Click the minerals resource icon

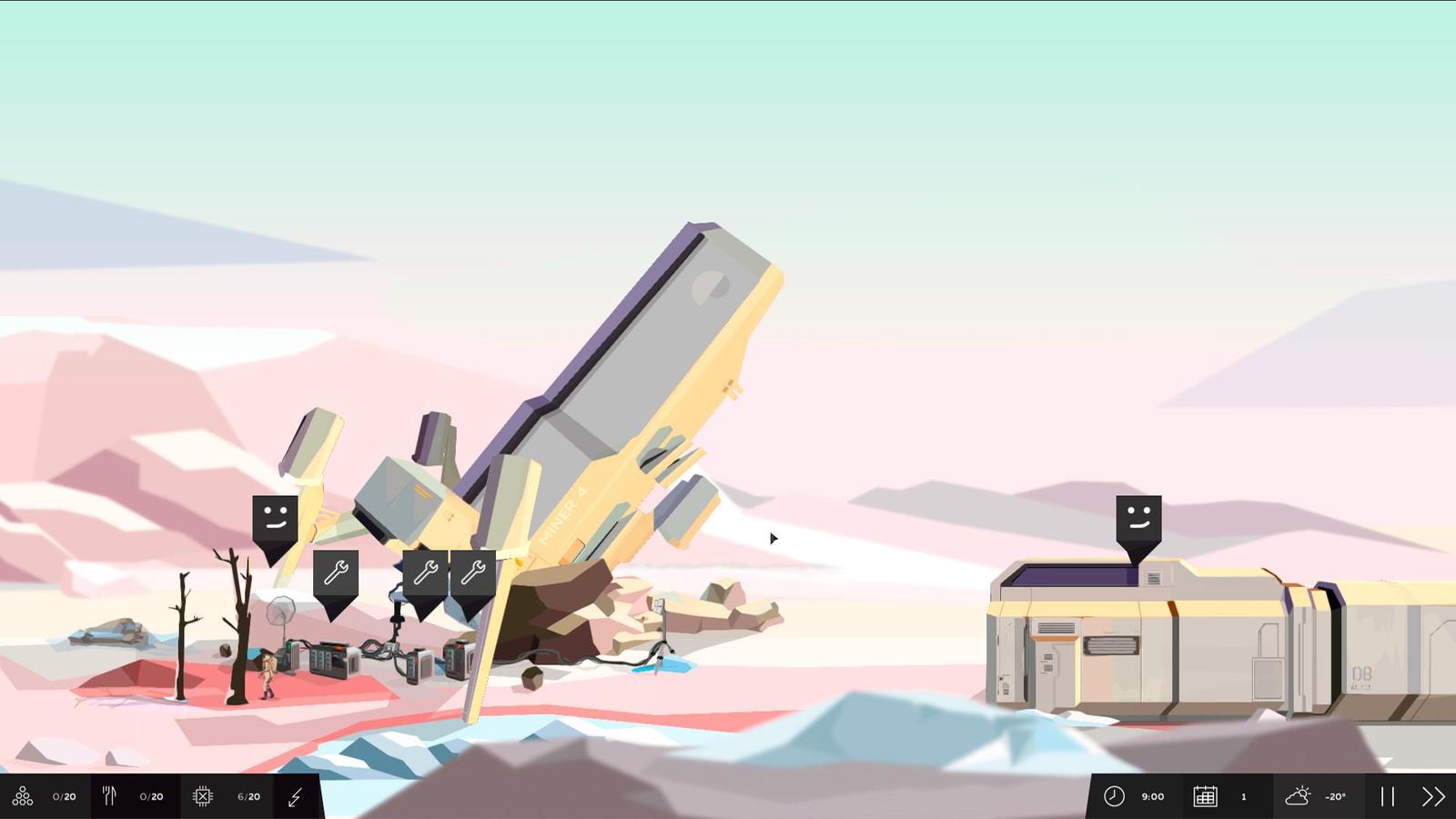(x=24, y=796)
